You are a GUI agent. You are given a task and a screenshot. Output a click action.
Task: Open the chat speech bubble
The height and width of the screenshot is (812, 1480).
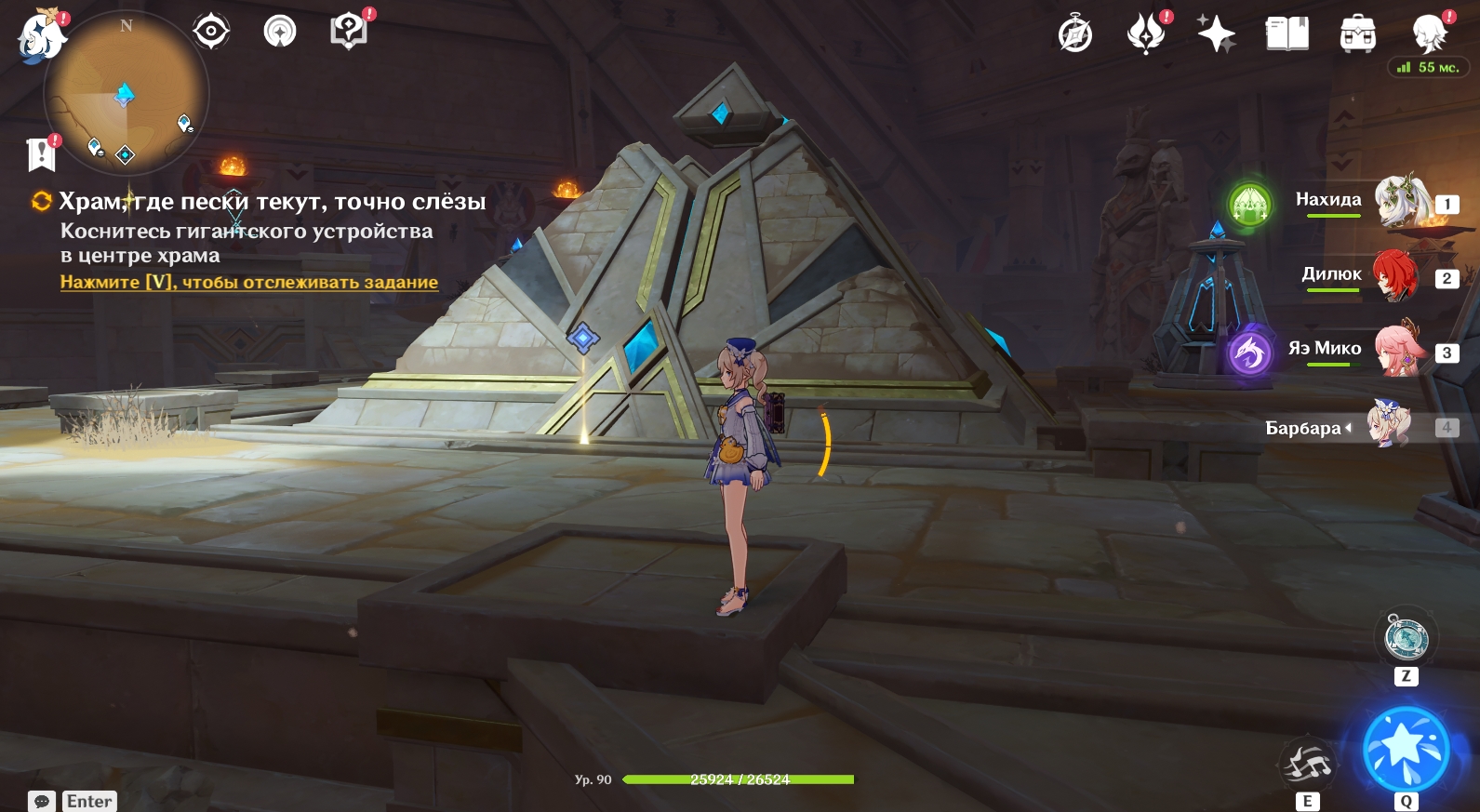pyautogui.click(x=42, y=801)
